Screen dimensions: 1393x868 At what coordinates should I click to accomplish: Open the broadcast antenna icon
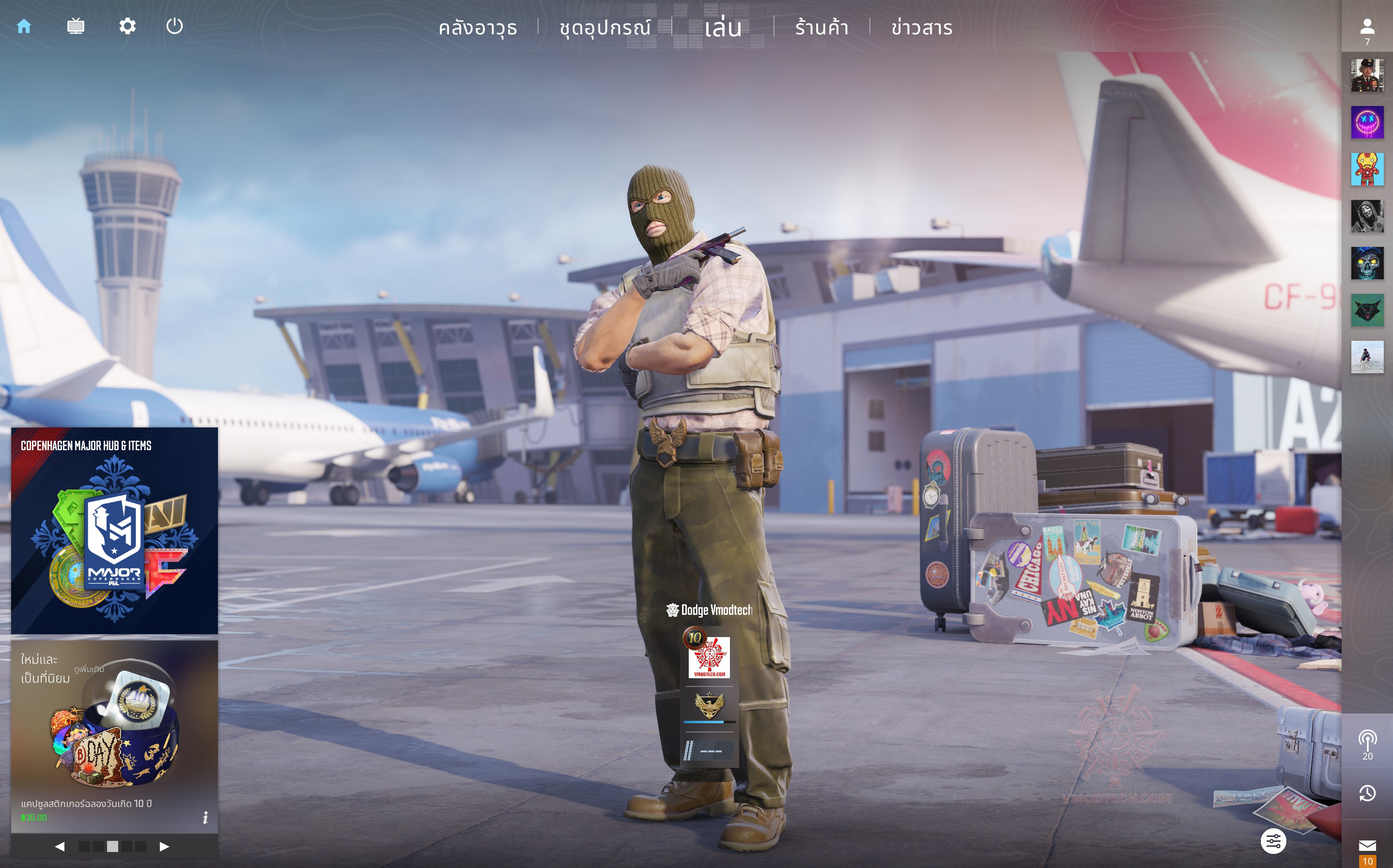(x=1367, y=741)
